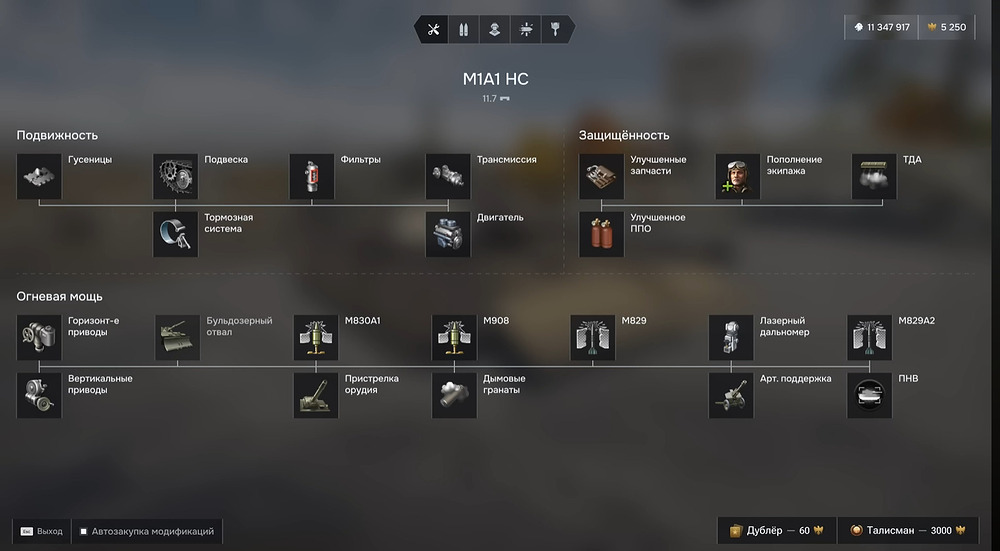Image resolution: width=1000 pixels, height=551 pixels.
Task: Choose the Дымовые гранаты smoke grenades
Action: point(454,396)
